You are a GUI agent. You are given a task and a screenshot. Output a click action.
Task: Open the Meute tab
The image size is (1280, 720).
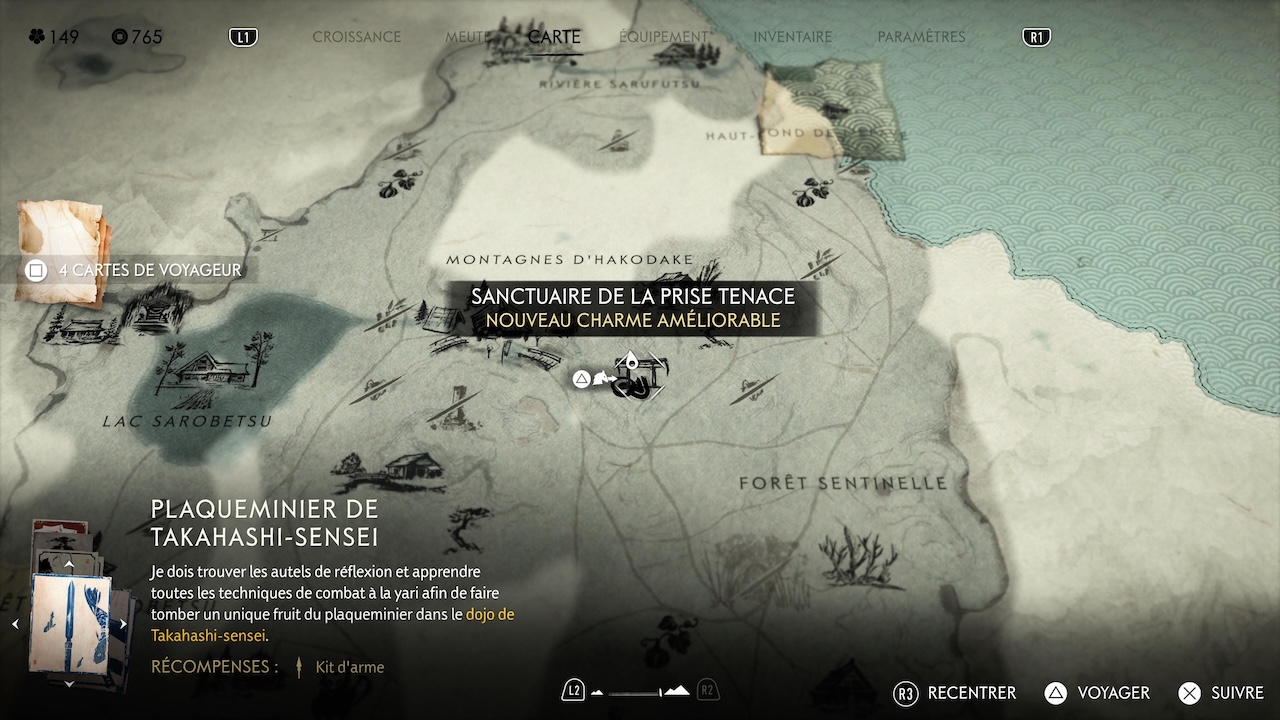click(x=466, y=37)
